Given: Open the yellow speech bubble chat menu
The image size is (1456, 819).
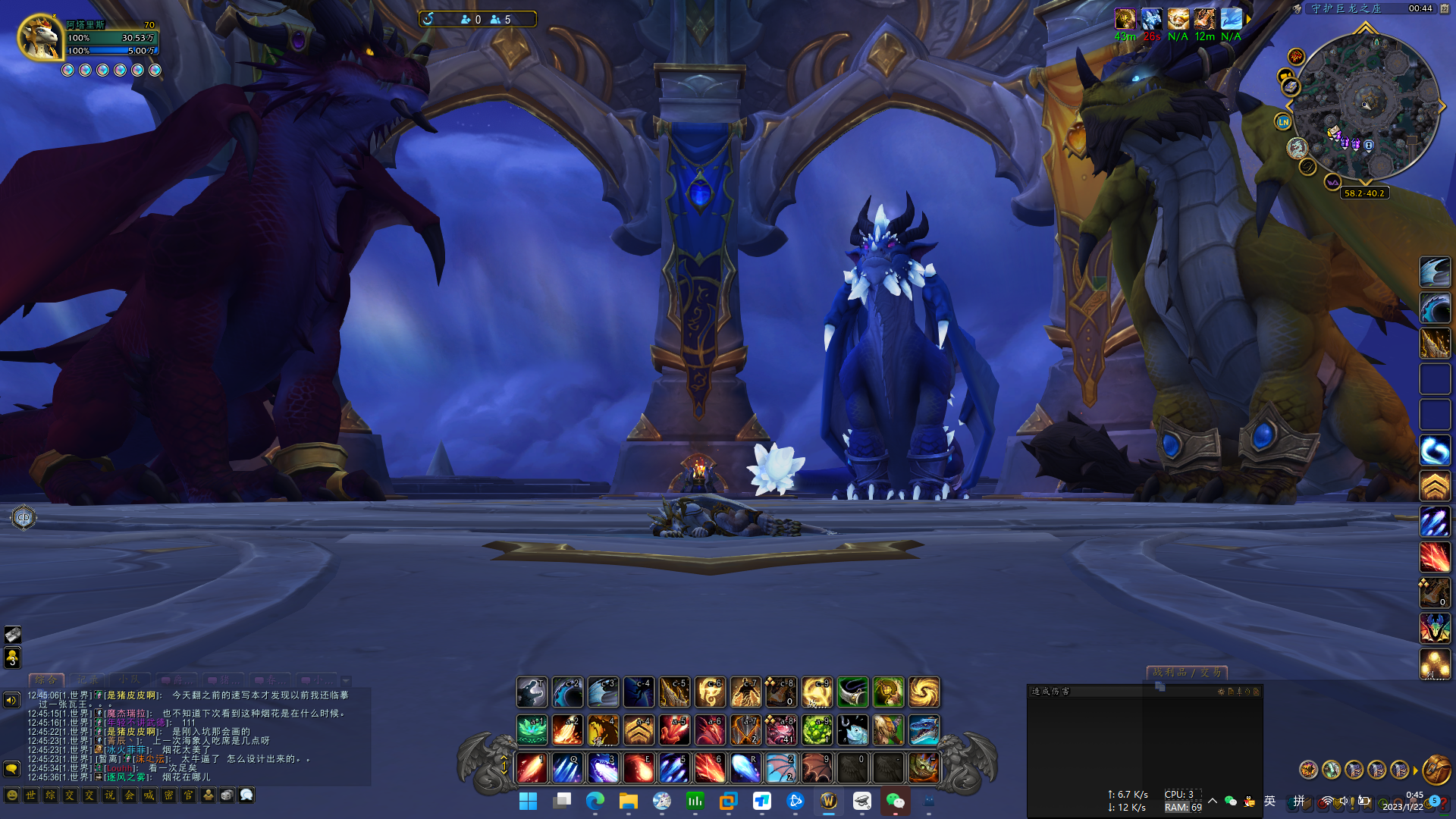Looking at the screenshot, I should 11,769.
